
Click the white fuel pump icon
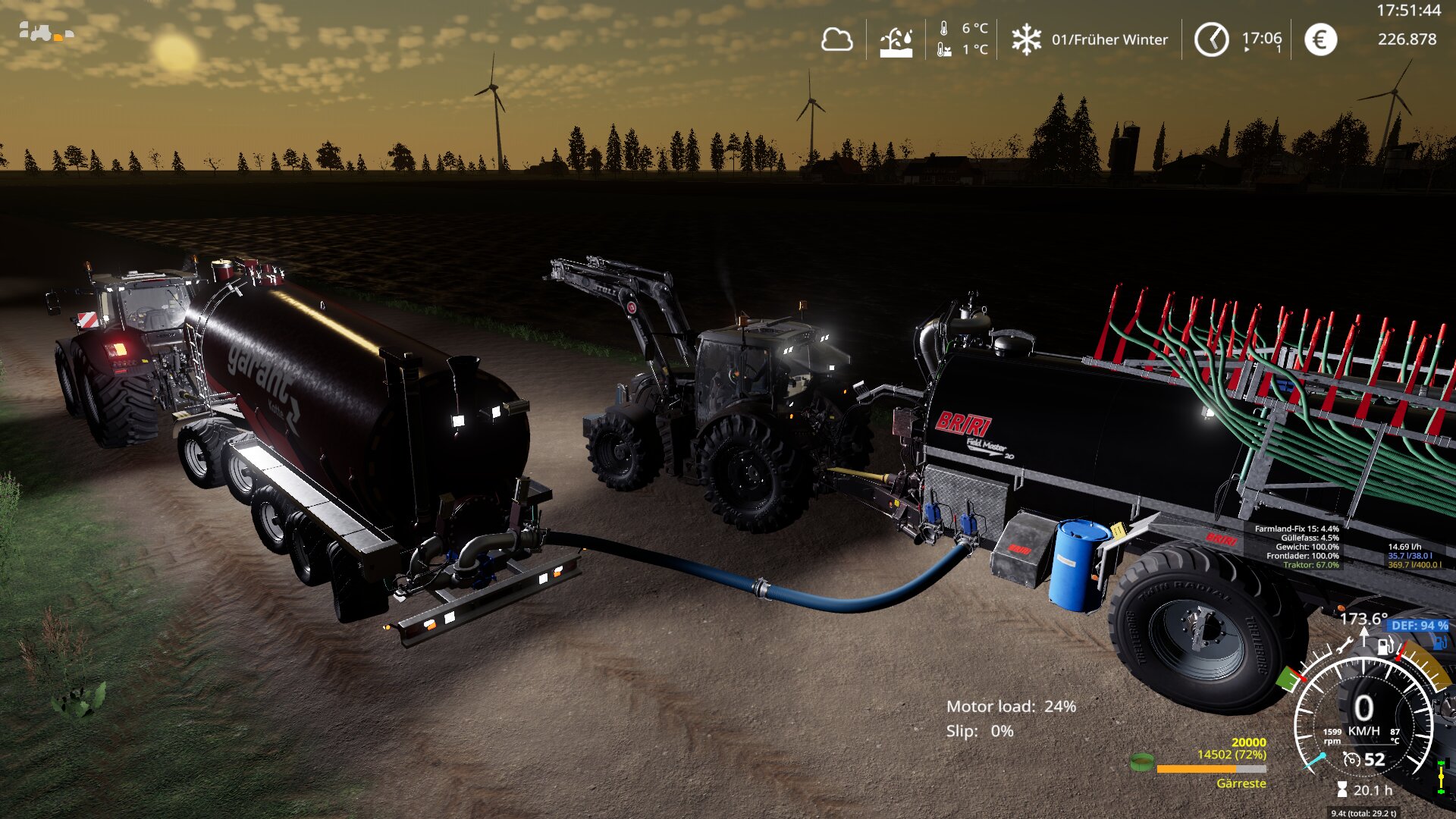point(1385,647)
